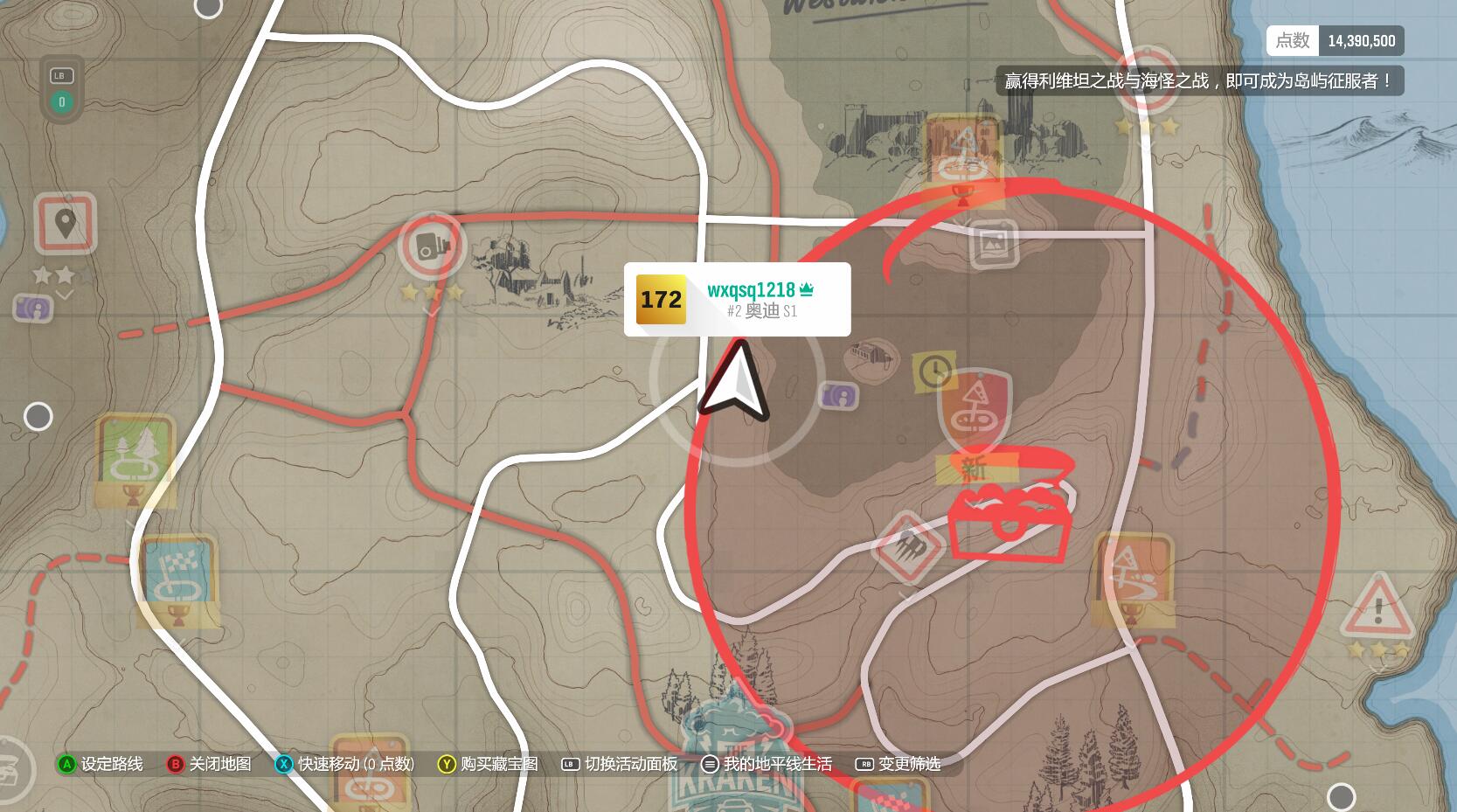Select the purple influence board beside the player arrow
Image resolution: width=1457 pixels, height=812 pixels.
pyautogui.click(x=839, y=396)
